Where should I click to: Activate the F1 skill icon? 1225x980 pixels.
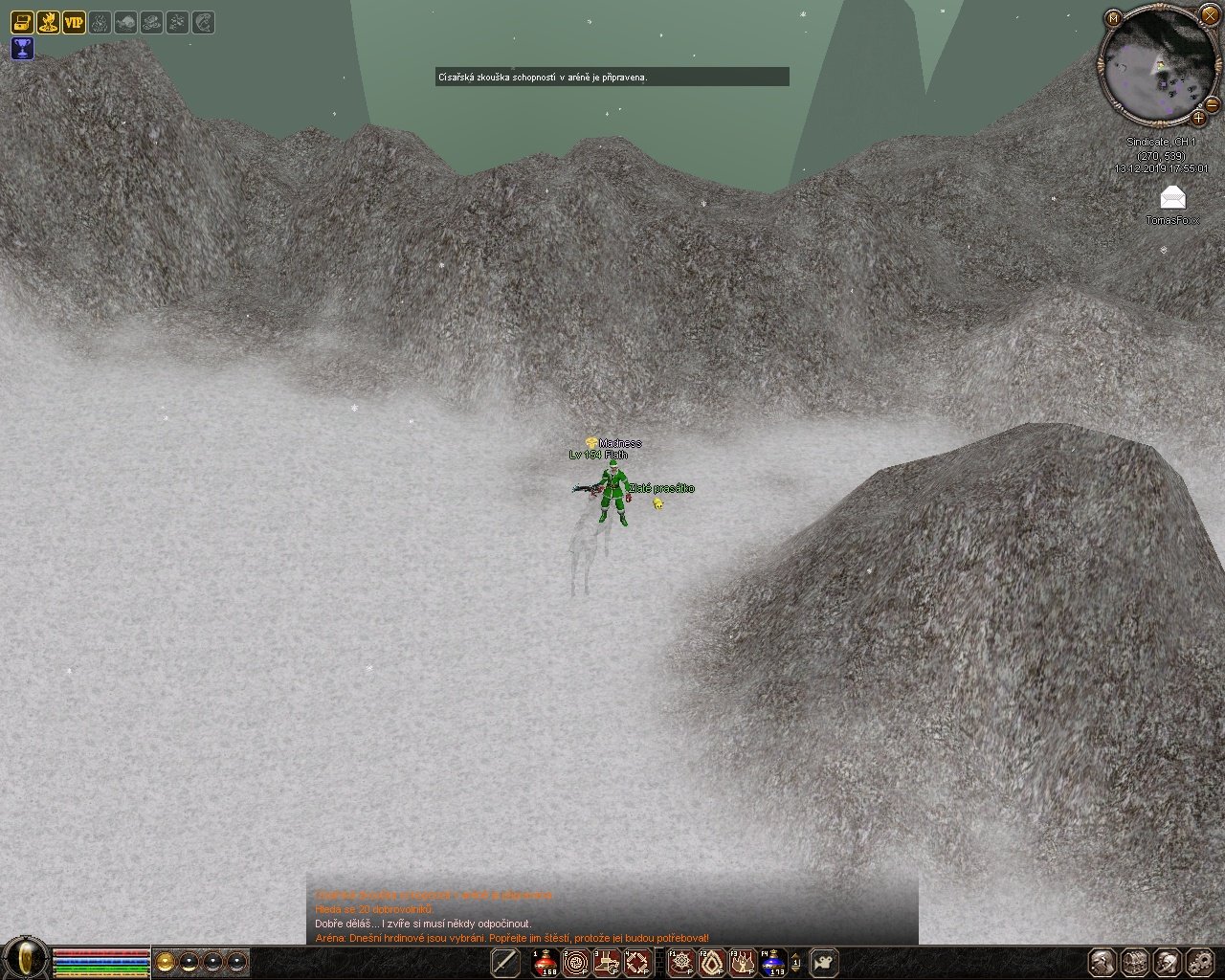point(681,963)
